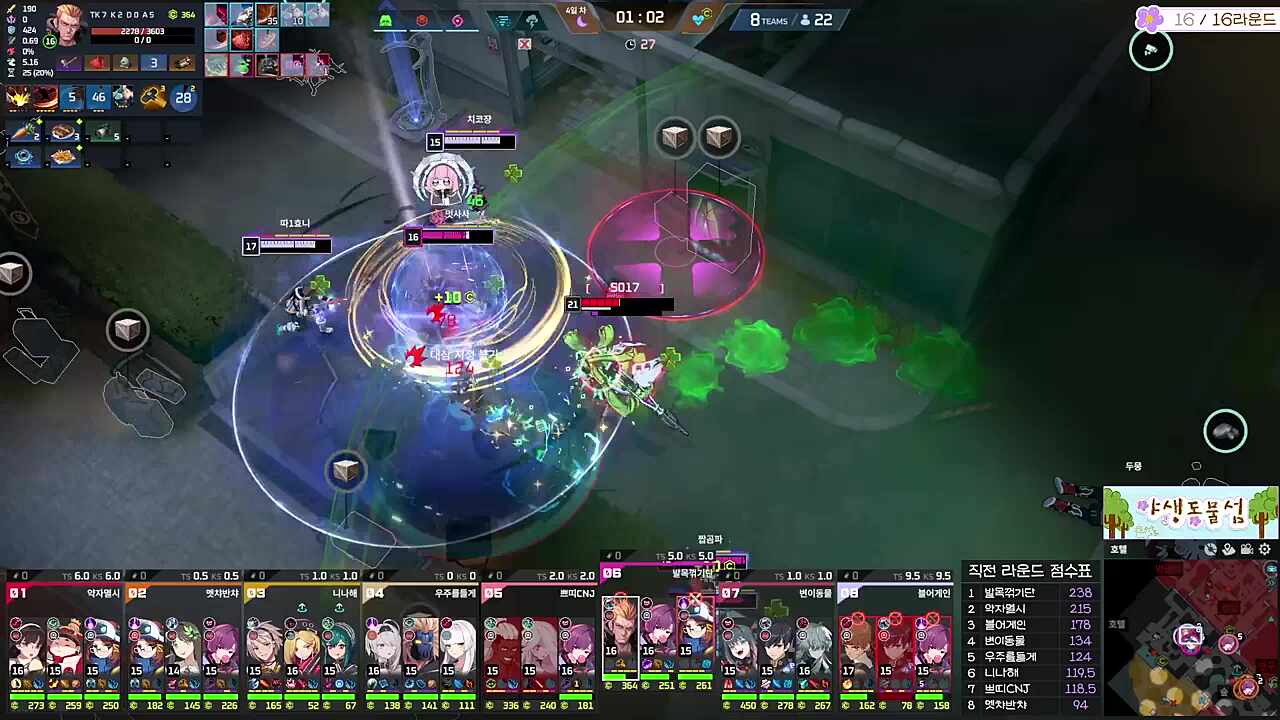Select the hammer skill icon in skill bar
Viewport: 1280px width, 720px height.
coord(153,97)
